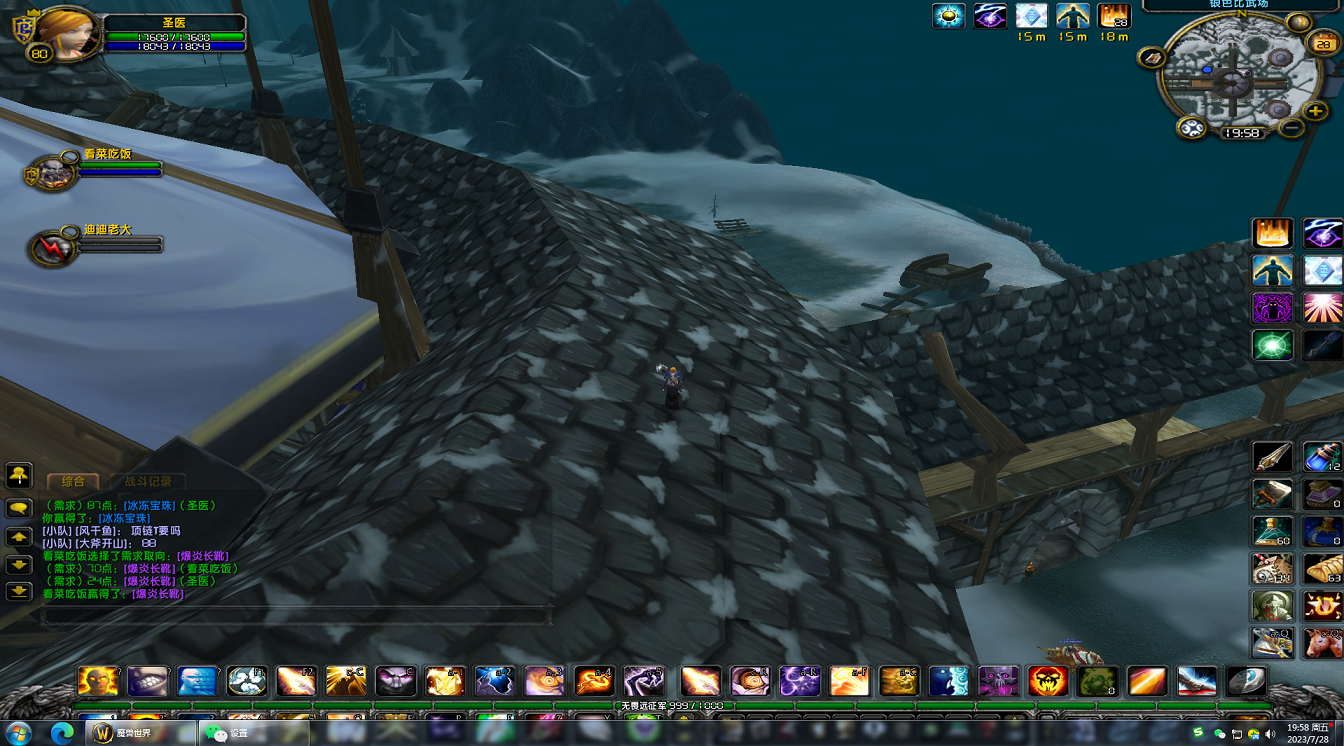
Task: Switch to the 综合 chat tab
Action: pyautogui.click(x=73, y=482)
